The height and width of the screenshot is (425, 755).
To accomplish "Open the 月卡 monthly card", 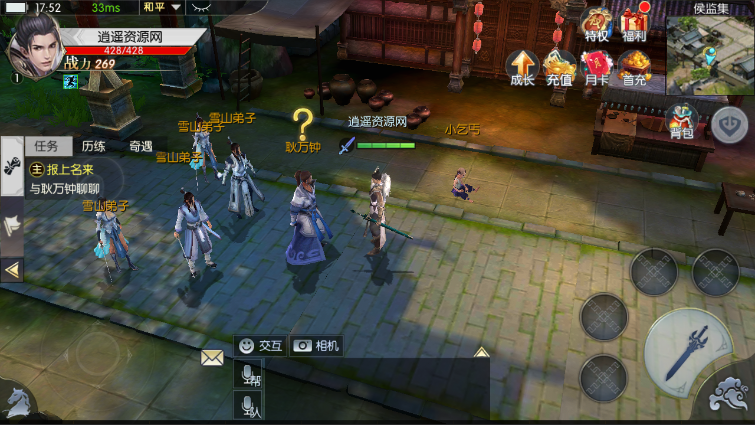I will [596, 67].
